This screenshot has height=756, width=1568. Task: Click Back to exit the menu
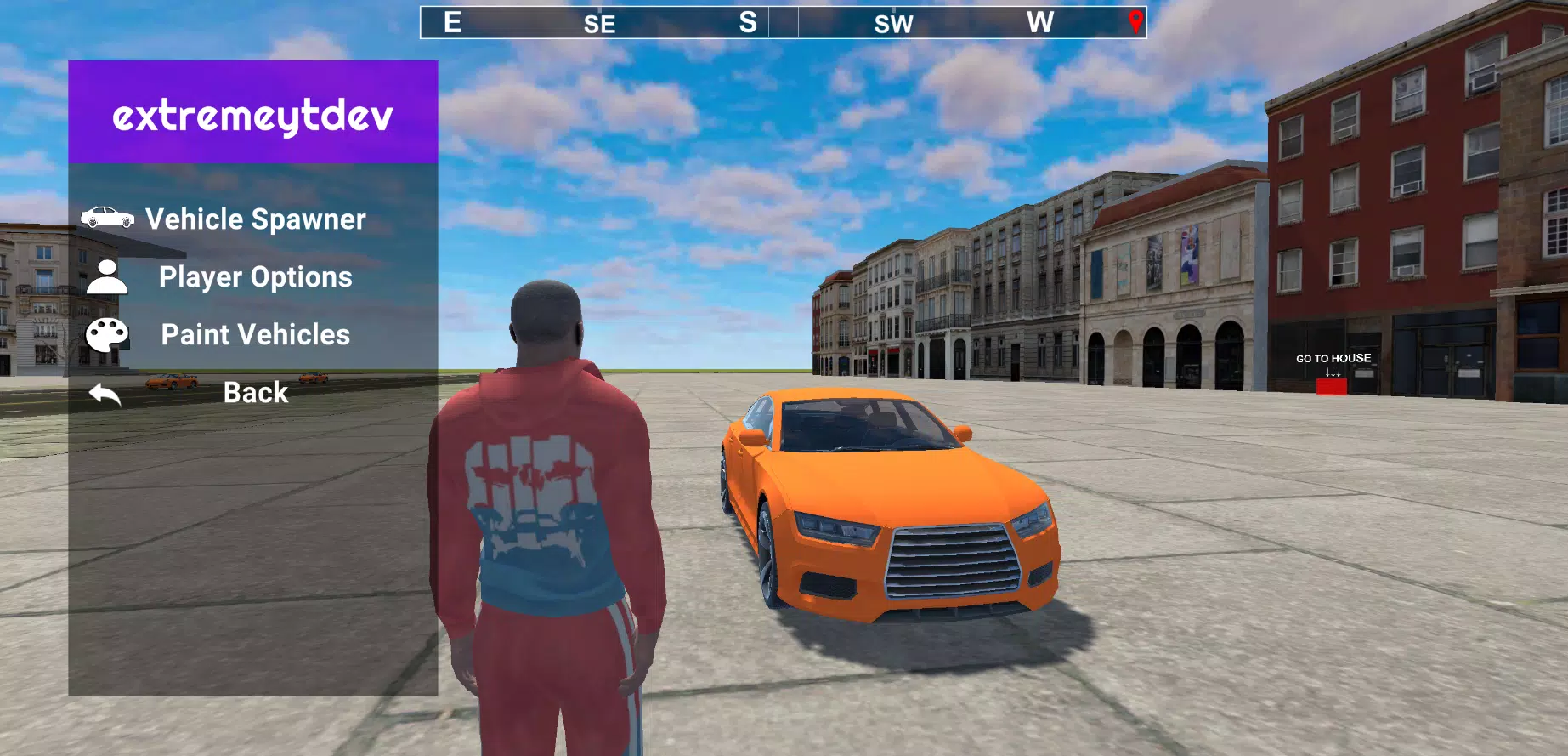tap(256, 392)
